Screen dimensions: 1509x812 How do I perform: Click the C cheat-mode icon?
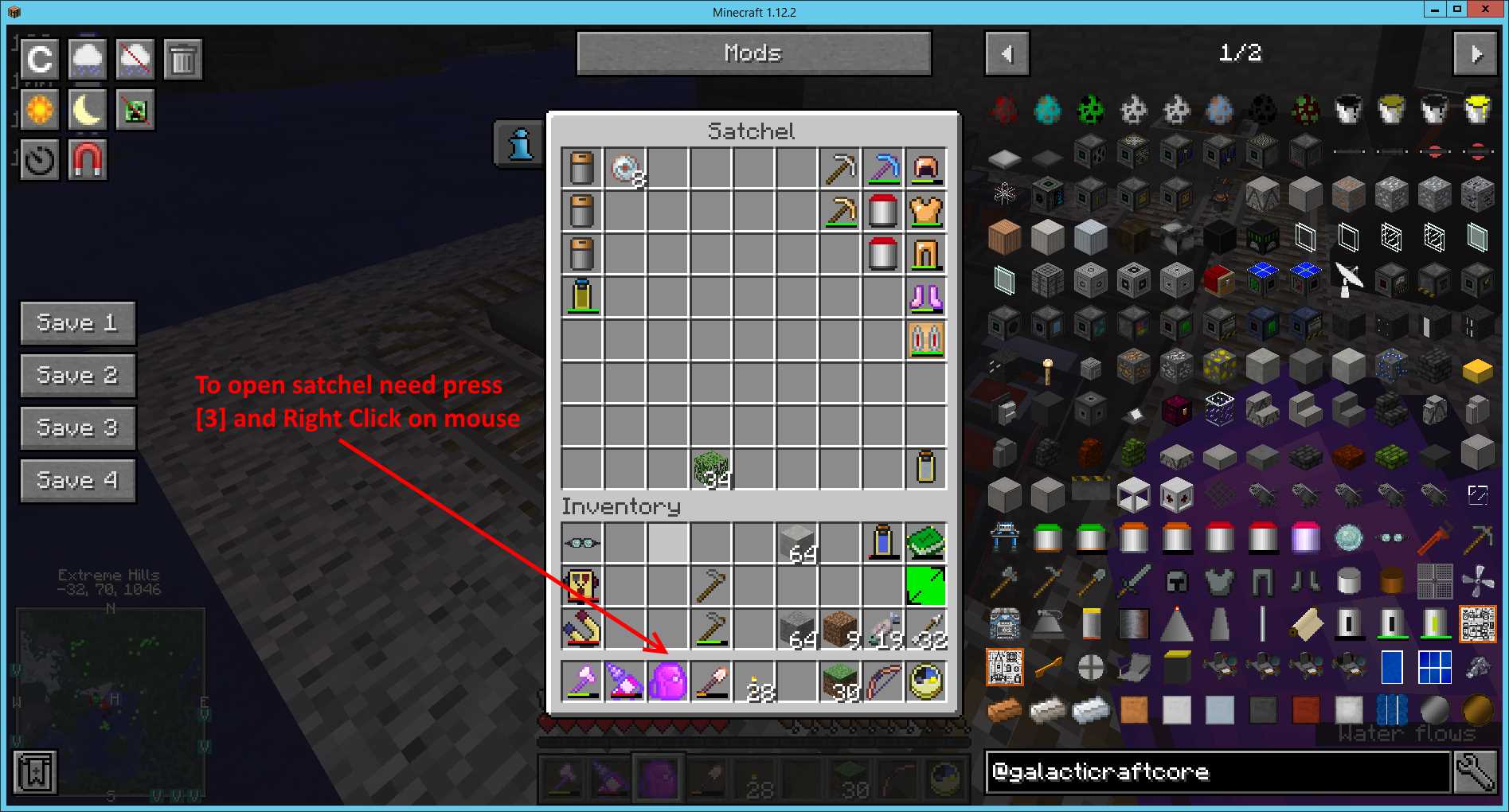coord(38,58)
